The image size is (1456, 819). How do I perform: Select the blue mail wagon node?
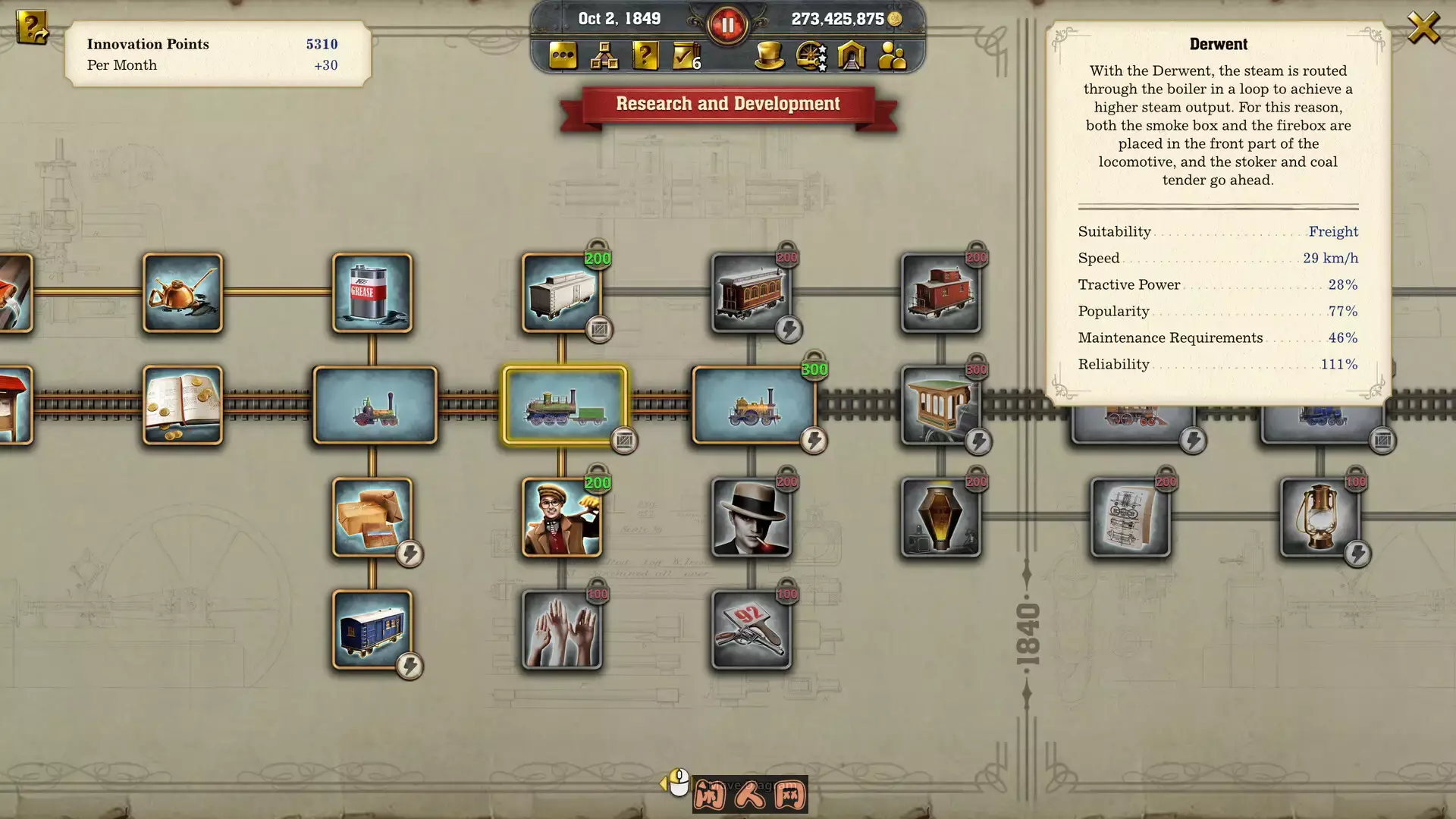click(372, 629)
